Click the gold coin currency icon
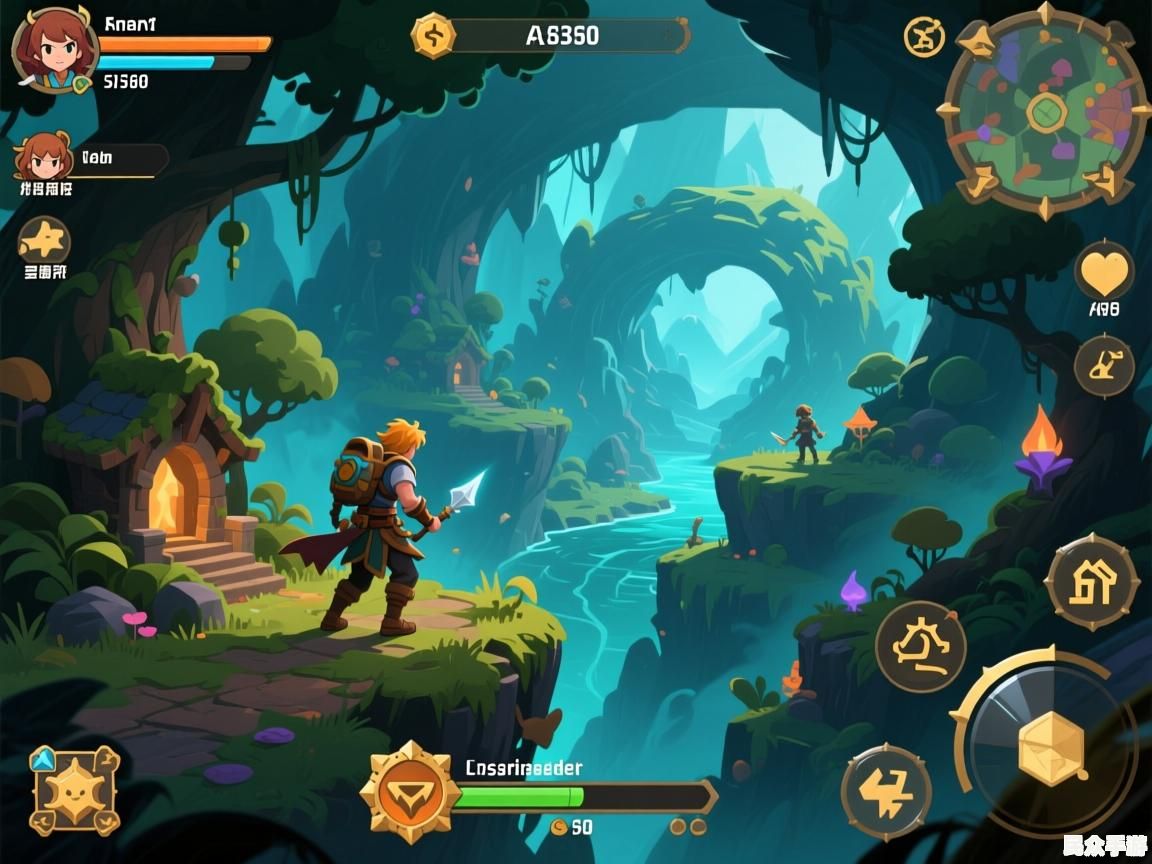Viewport: 1152px width, 864px height. 433,36
